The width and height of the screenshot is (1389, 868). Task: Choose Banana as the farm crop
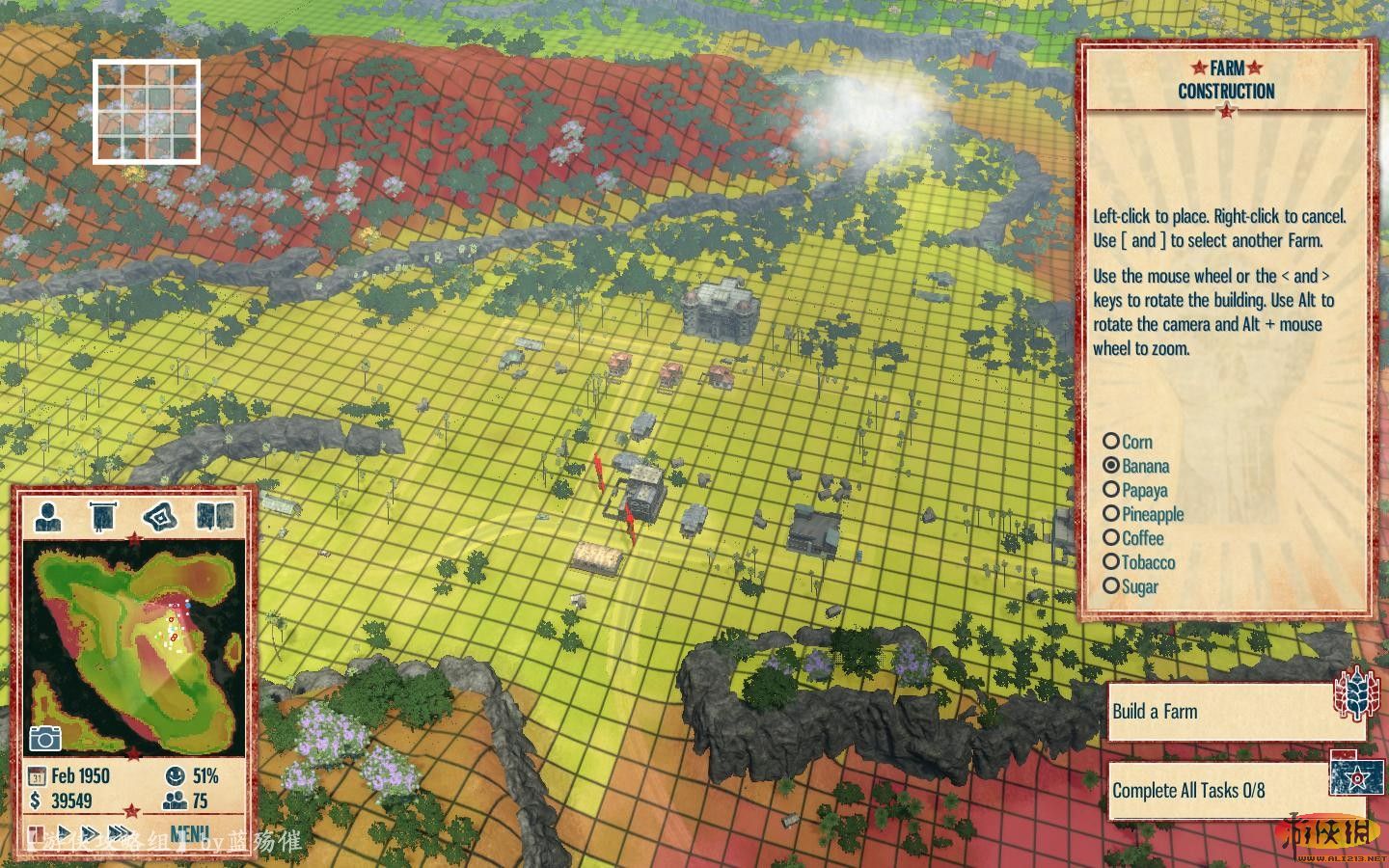1111,466
